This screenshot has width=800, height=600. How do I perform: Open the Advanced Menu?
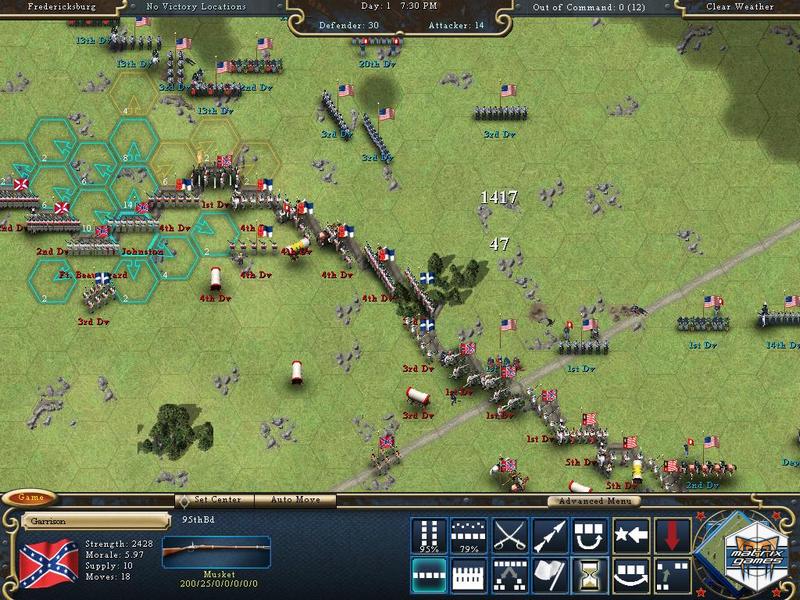click(594, 501)
